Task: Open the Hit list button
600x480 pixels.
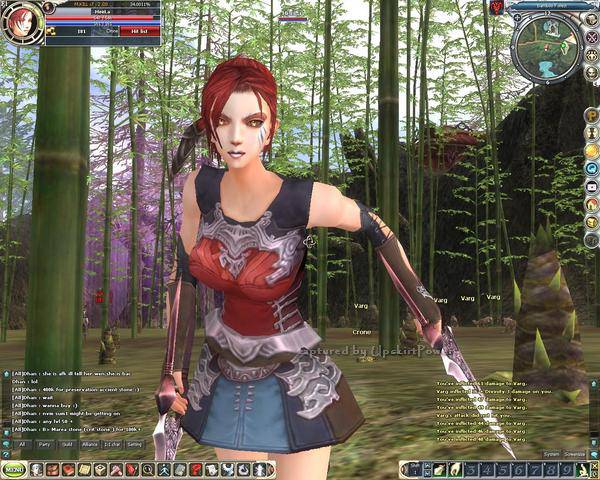Action: pos(139,31)
